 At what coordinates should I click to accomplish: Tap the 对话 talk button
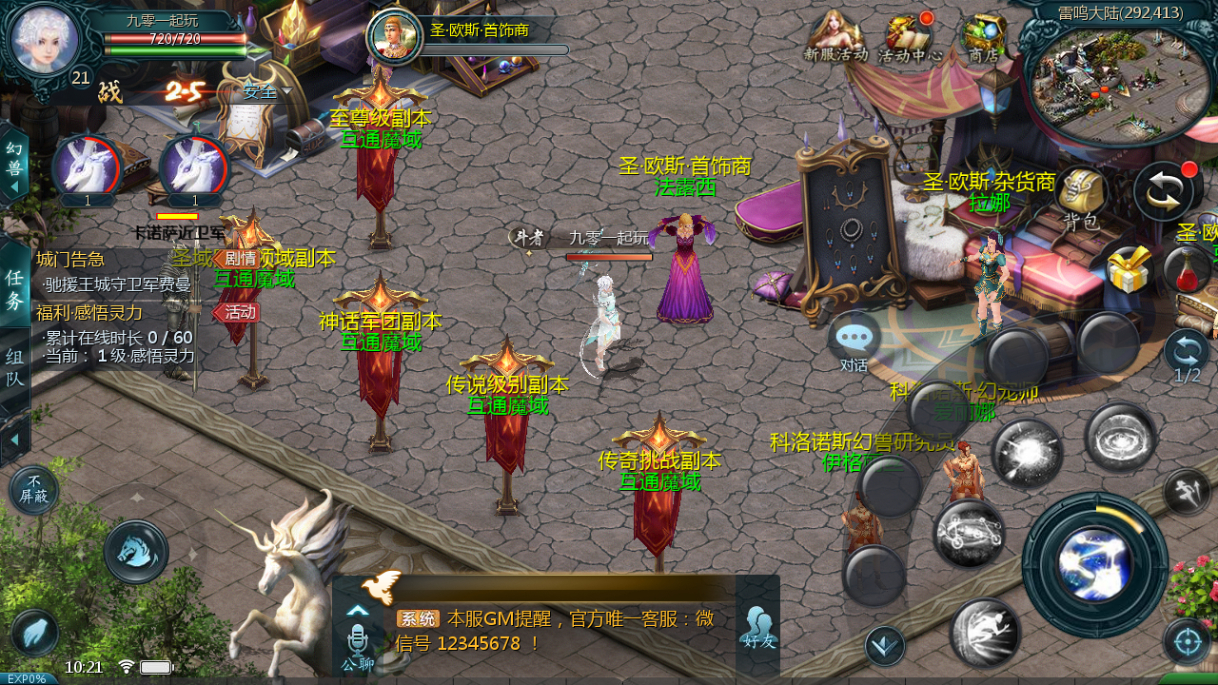click(x=853, y=342)
